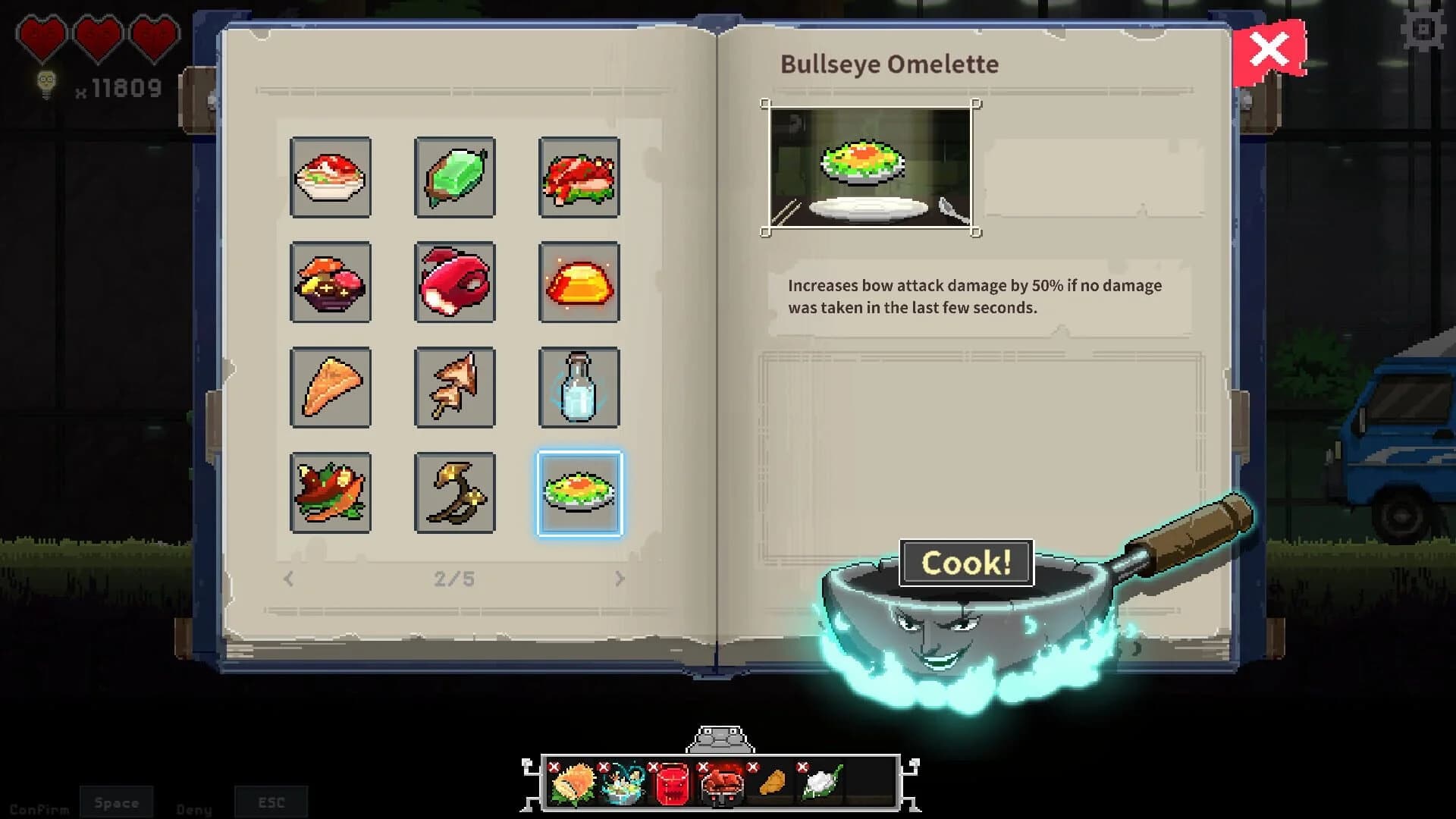Screen dimensions: 1456x819
Task: Go to the next recipe page
Action: [620, 579]
